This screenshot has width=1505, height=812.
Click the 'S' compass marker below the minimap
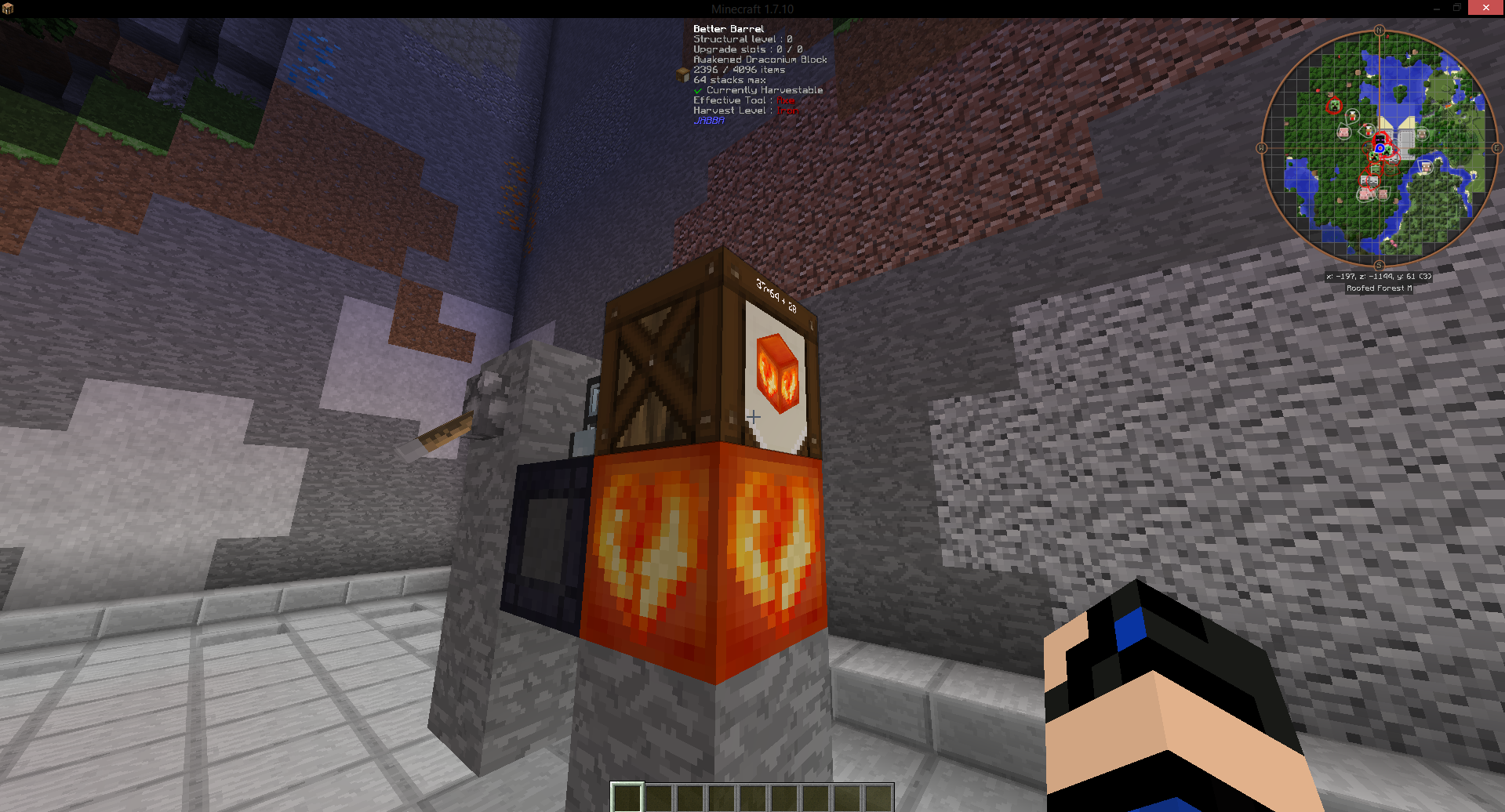point(1379,264)
